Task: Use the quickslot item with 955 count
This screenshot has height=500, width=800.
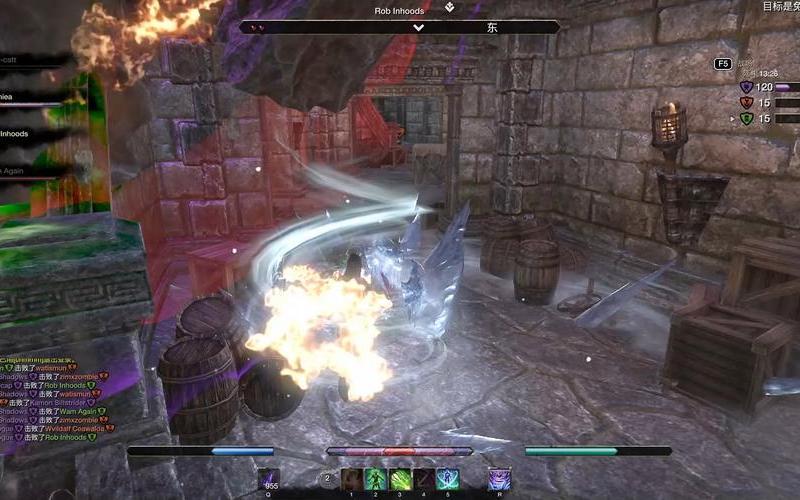Action: (x=269, y=479)
